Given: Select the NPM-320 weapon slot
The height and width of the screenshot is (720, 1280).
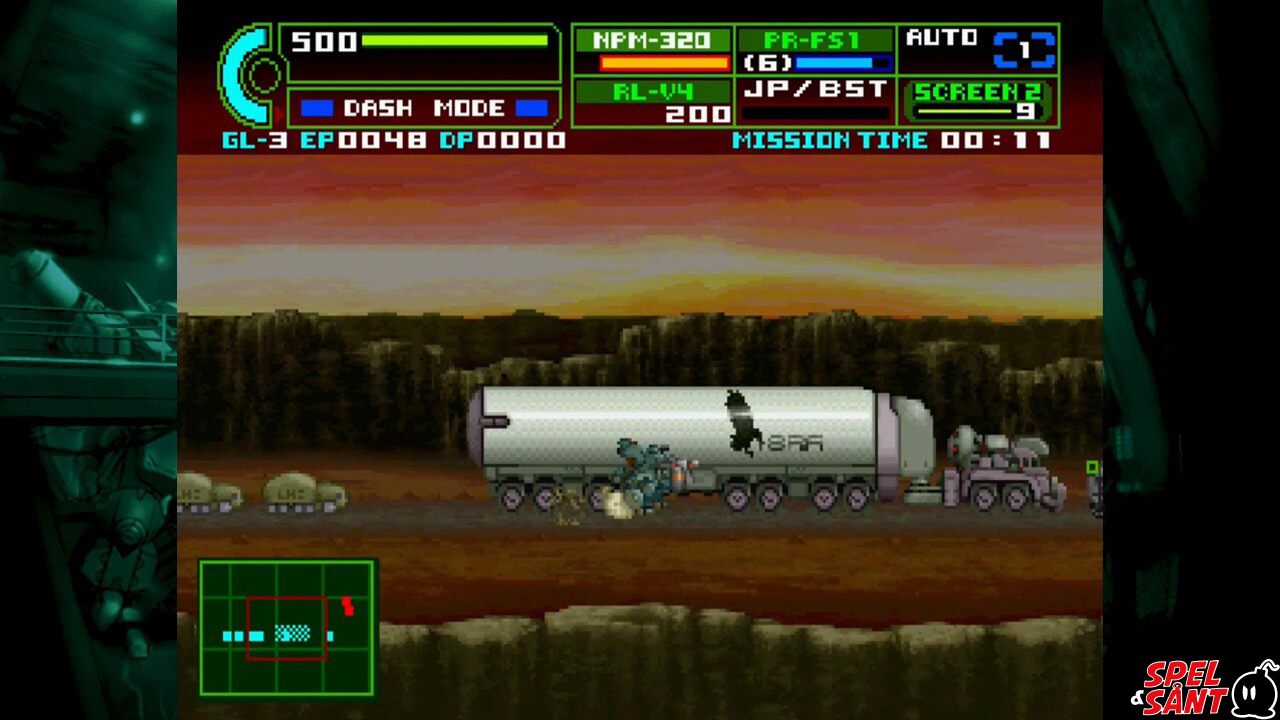Looking at the screenshot, I should [x=652, y=50].
